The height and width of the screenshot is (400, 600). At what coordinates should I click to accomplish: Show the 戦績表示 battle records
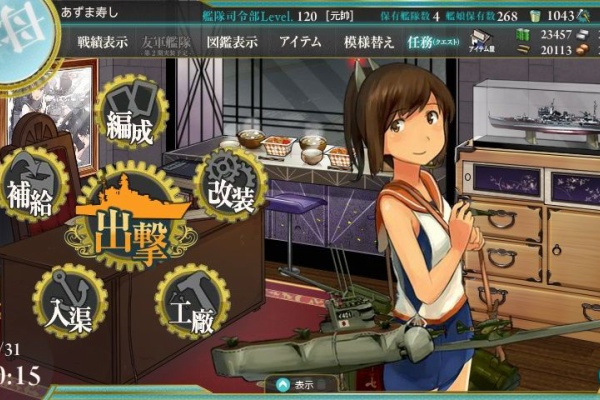click(102, 42)
